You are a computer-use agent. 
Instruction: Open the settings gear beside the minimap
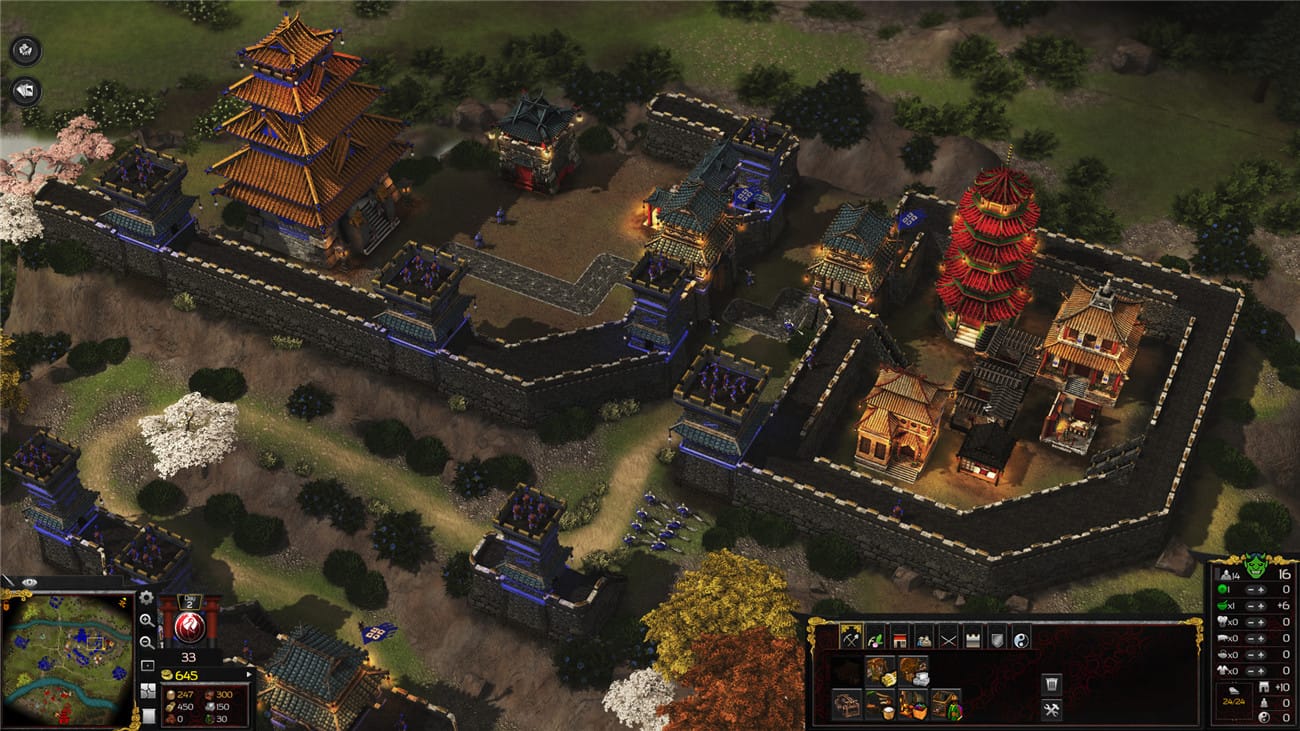click(146, 599)
